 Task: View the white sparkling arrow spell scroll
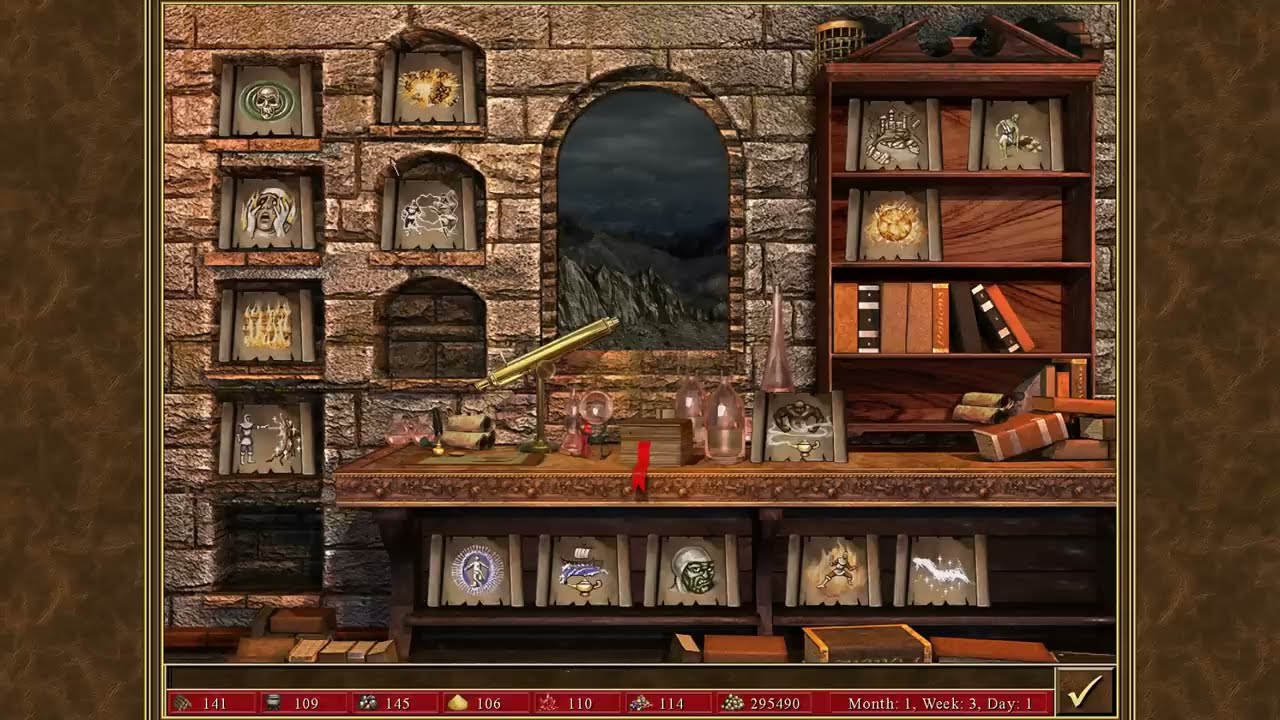click(941, 570)
